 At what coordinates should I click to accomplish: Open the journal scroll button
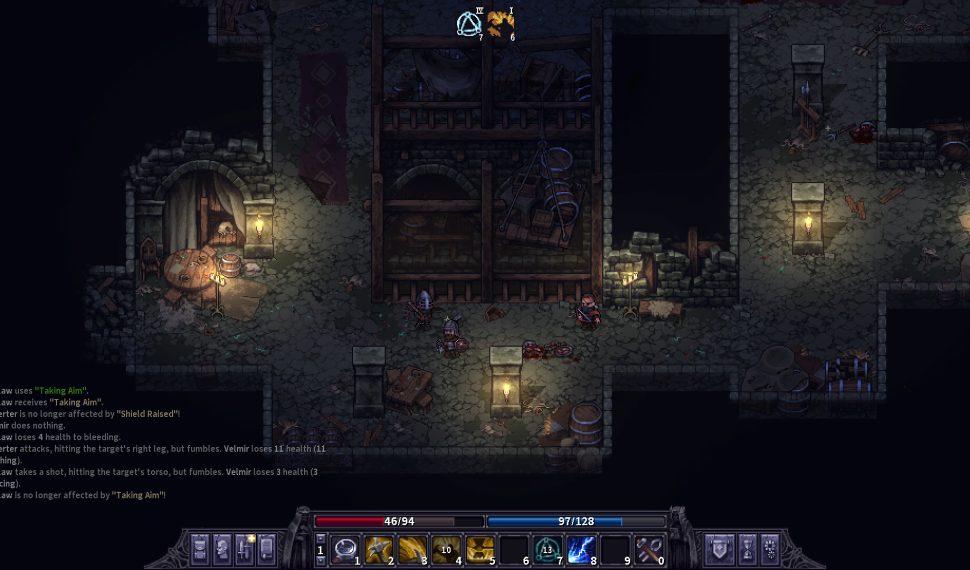(x=266, y=548)
